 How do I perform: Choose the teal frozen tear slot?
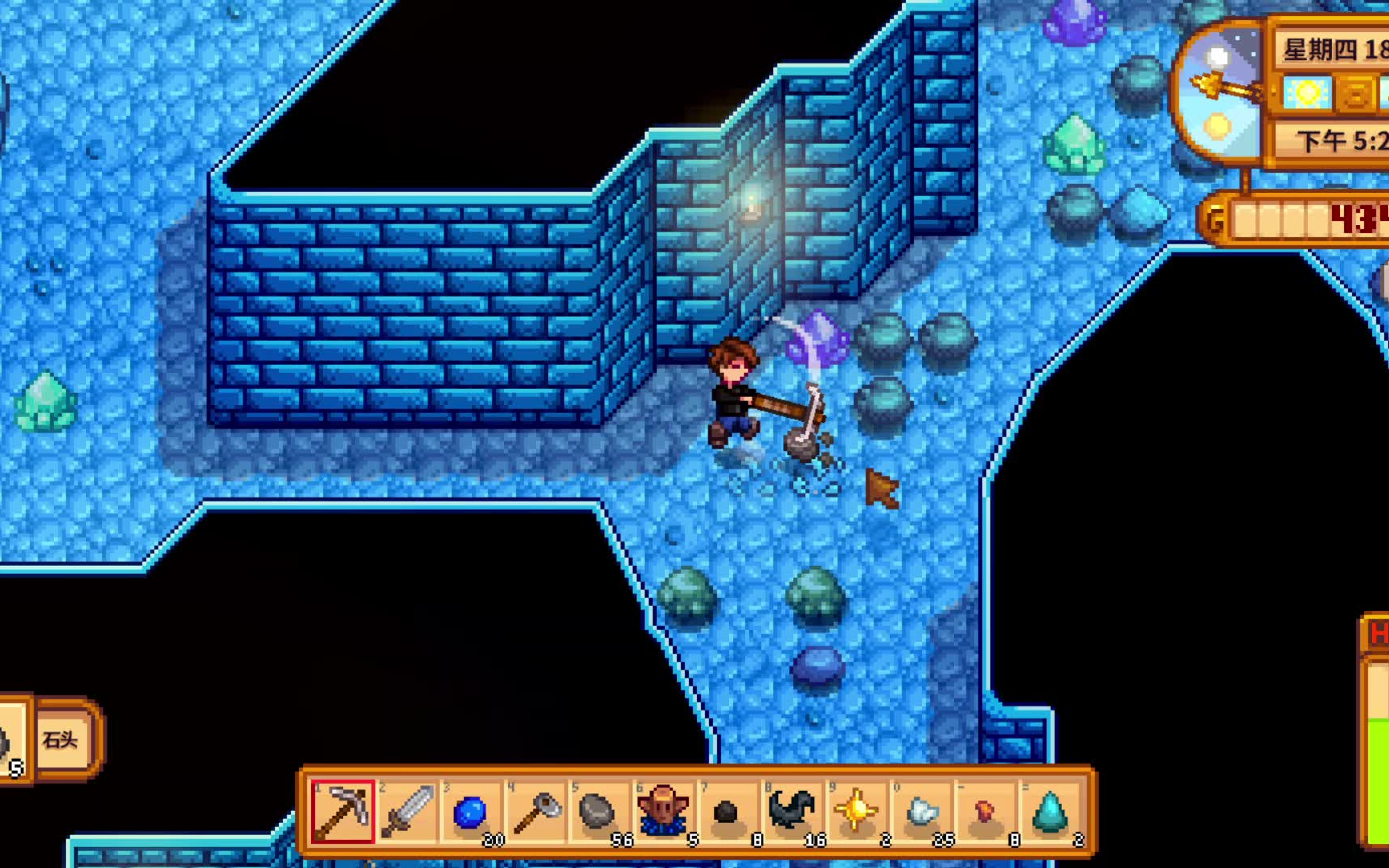click(x=1050, y=812)
